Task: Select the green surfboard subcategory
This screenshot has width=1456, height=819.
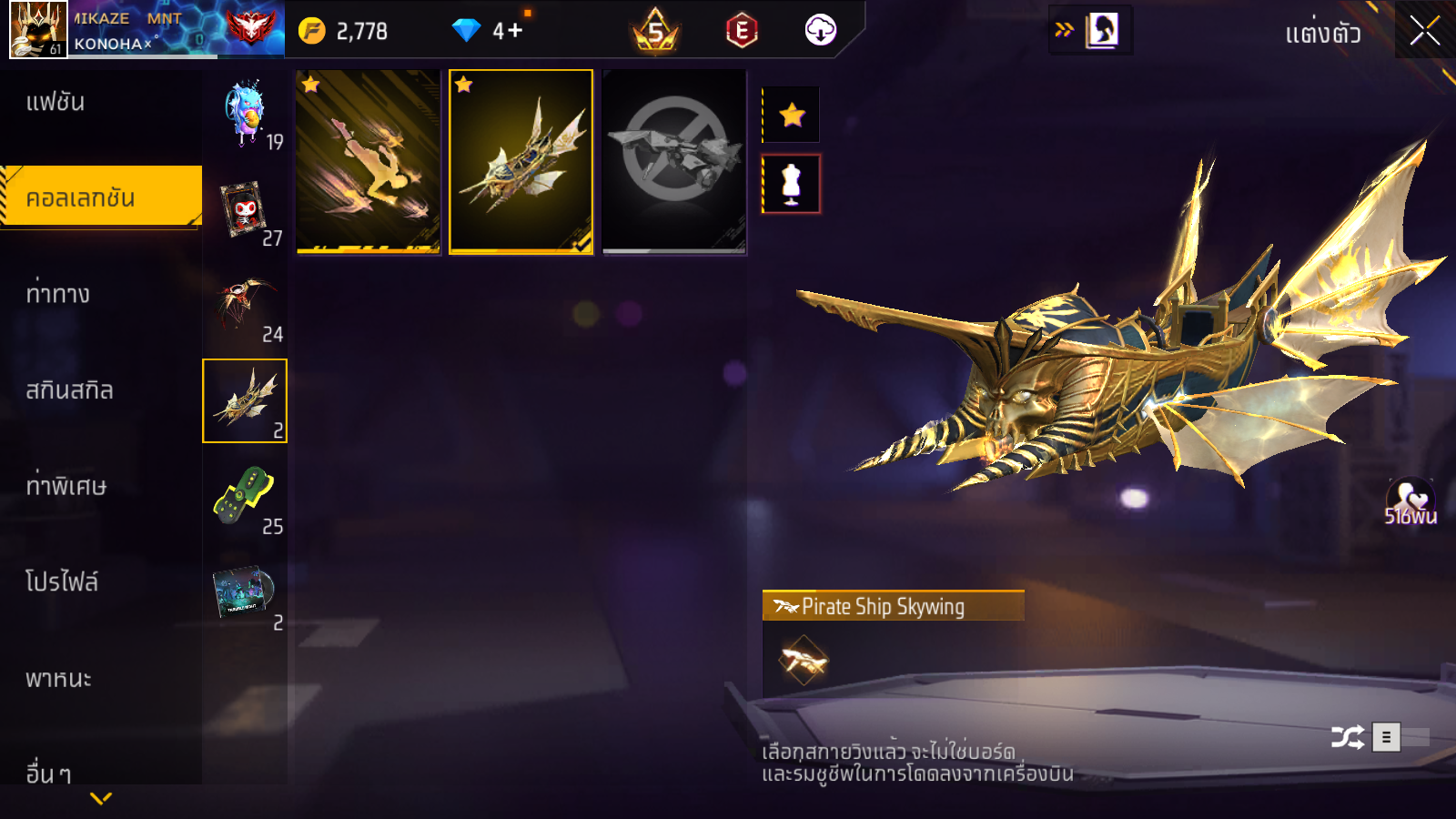Action: (244, 497)
